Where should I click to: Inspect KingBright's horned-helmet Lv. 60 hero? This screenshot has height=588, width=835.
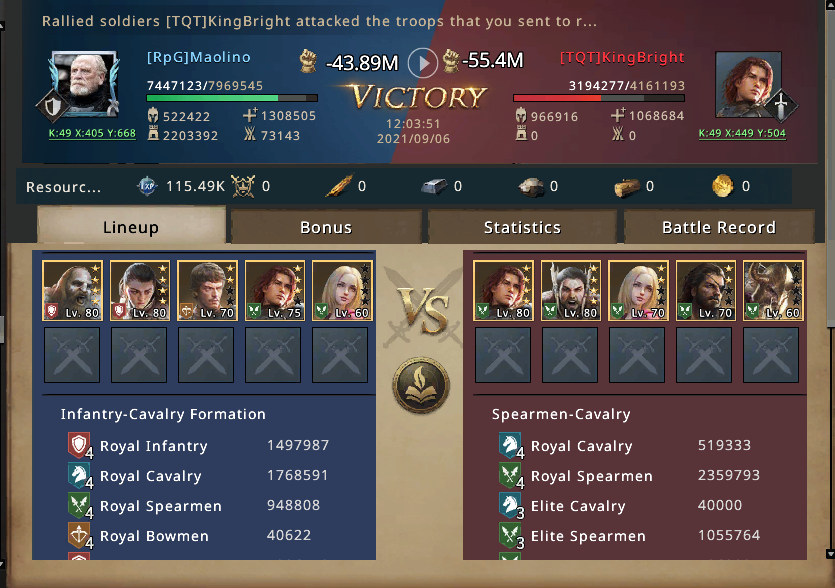coord(773,291)
